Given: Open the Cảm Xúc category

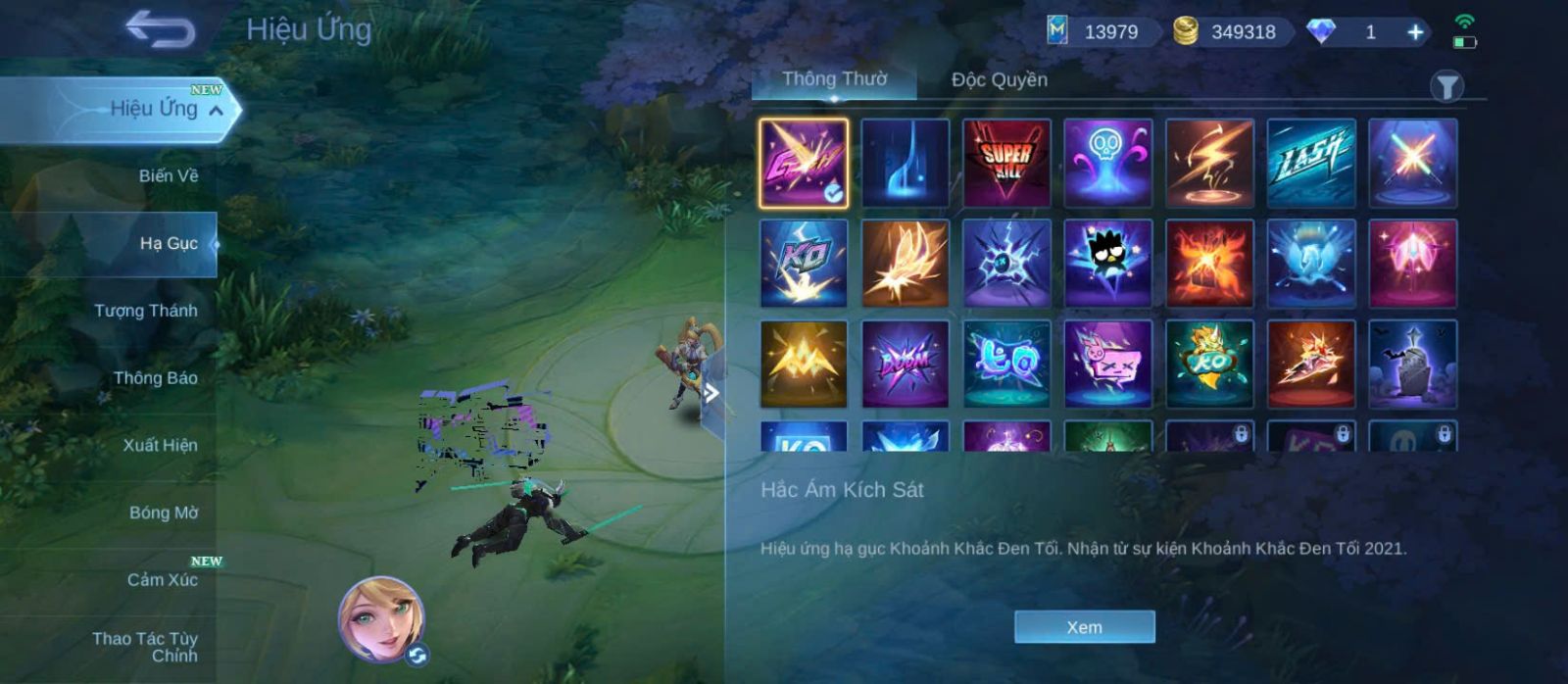Looking at the screenshot, I should click(162, 580).
